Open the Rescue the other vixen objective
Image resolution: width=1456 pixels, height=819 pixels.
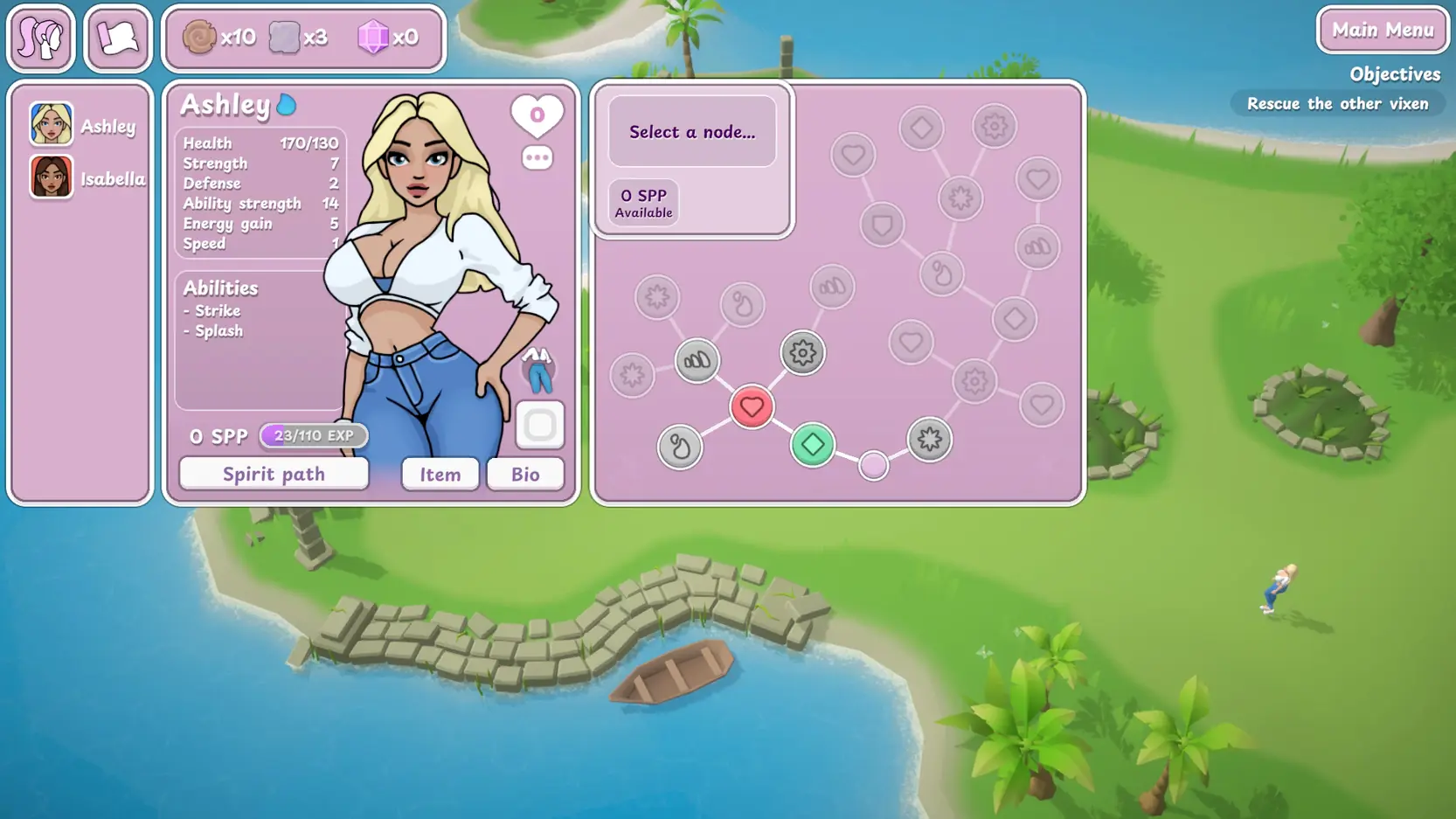click(x=1337, y=104)
